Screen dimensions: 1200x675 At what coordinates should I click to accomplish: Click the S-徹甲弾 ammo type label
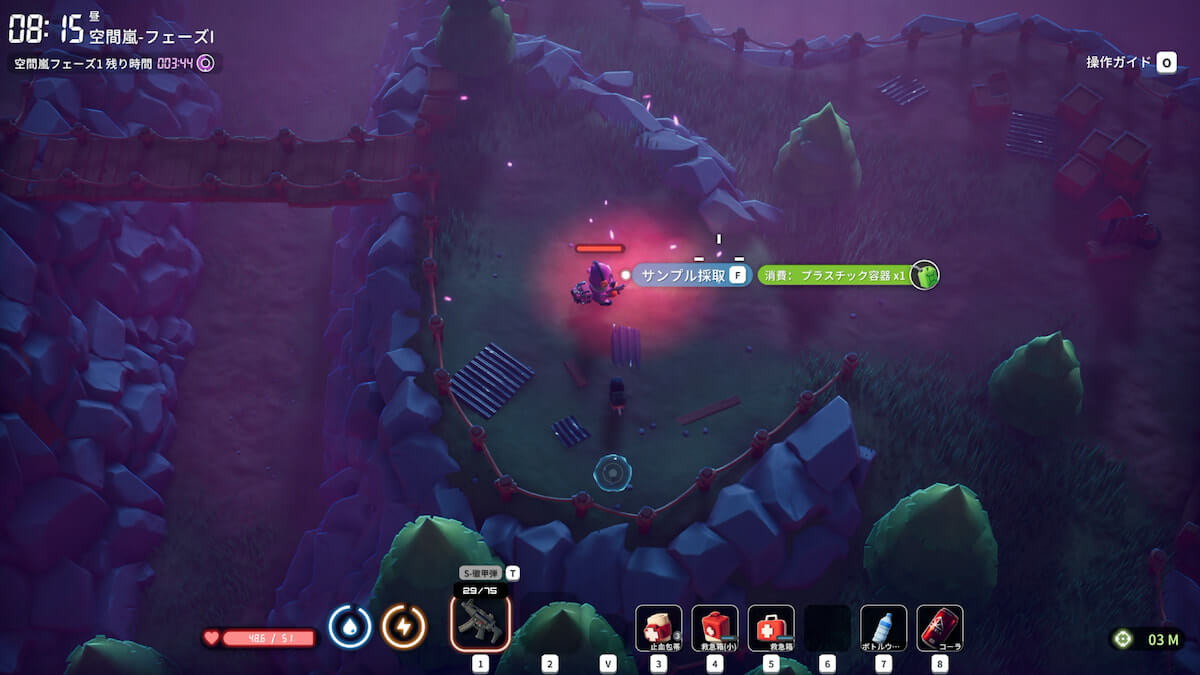click(x=480, y=573)
